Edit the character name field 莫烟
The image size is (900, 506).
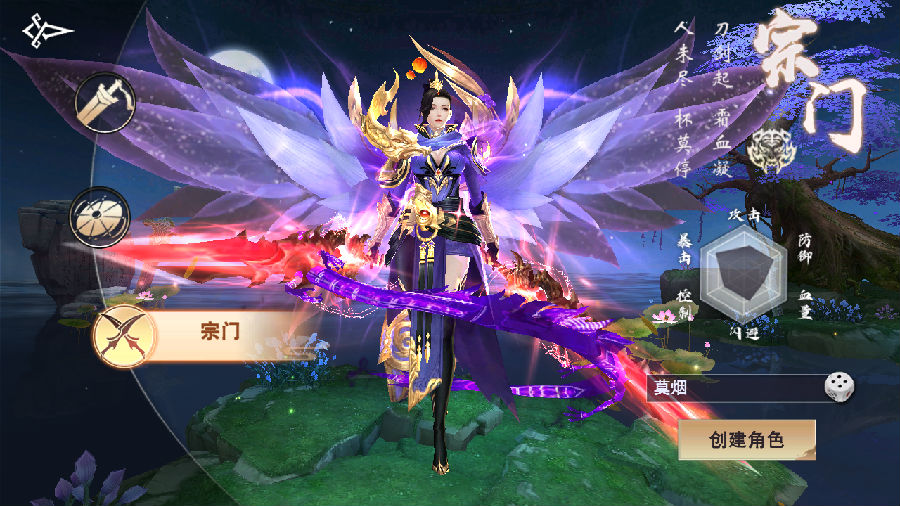coord(732,388)
